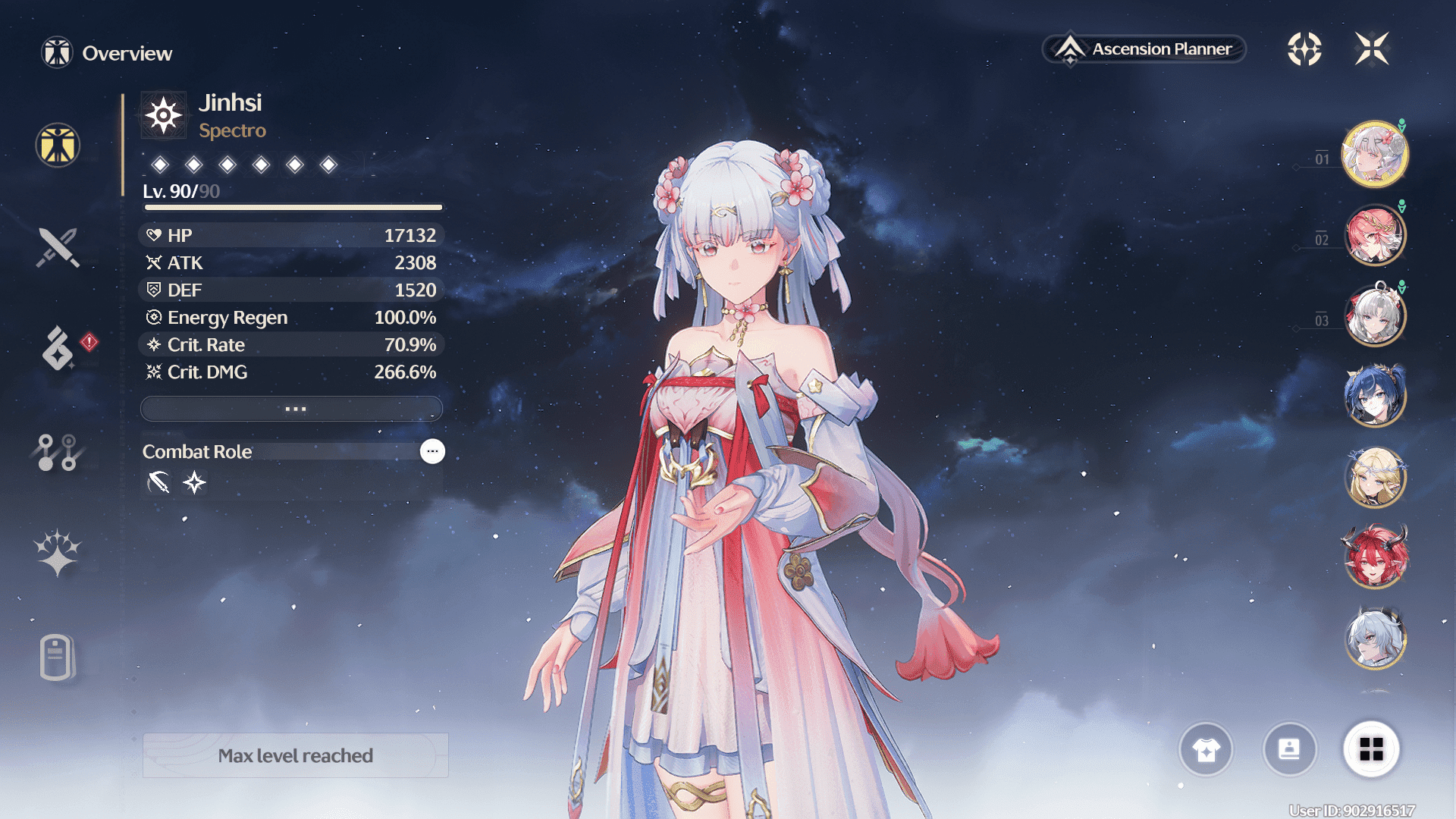Click the circular target icon beside Ascension Planner

(1304, 49)
